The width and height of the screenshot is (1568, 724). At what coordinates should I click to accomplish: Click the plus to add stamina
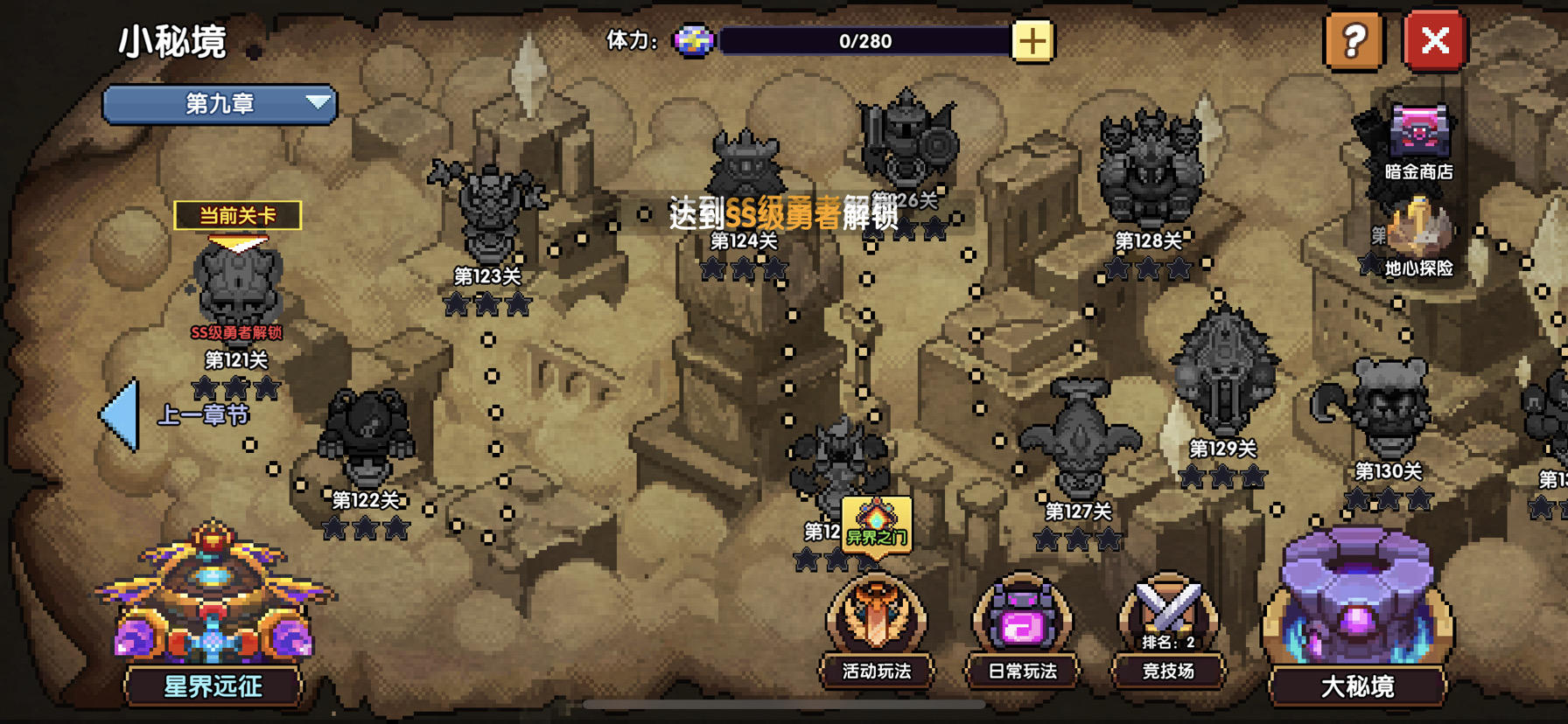pyautogui.click(x=1032, y=39)
